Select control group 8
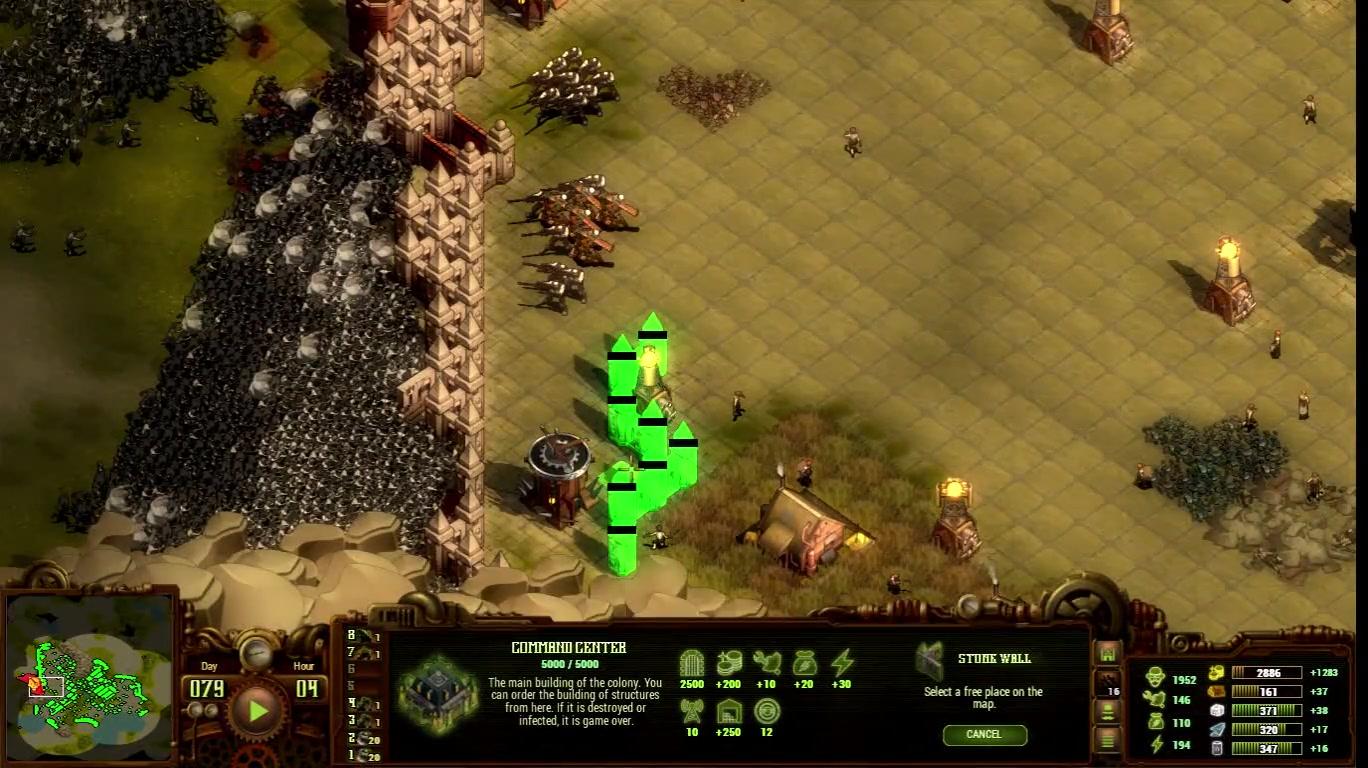The height and width of the screenshot is (768, 1368). pyautogui.click(x=362, y=635)
